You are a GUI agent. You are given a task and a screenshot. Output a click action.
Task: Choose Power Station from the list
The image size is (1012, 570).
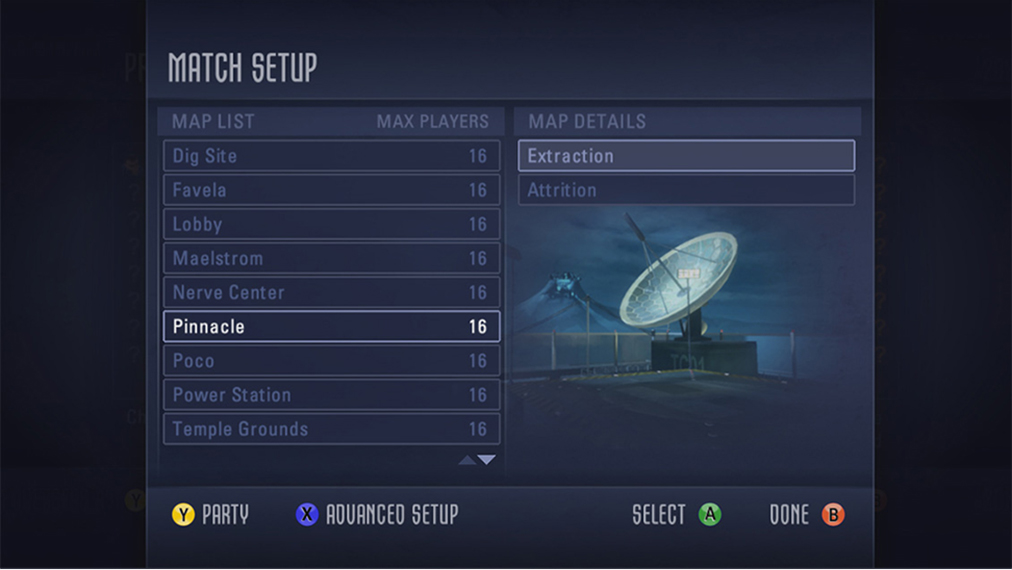[x=331, y=395]
